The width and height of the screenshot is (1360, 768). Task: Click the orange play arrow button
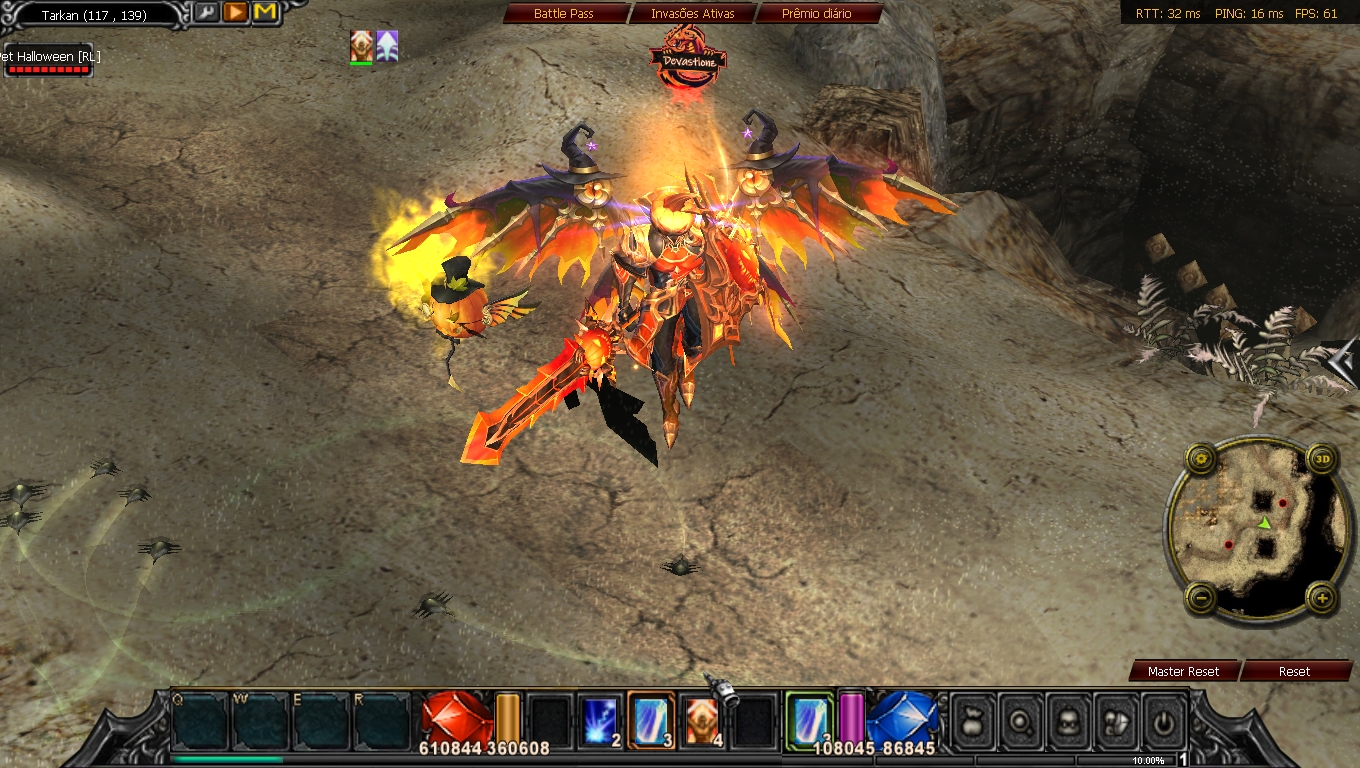click(x=235, y=12)
